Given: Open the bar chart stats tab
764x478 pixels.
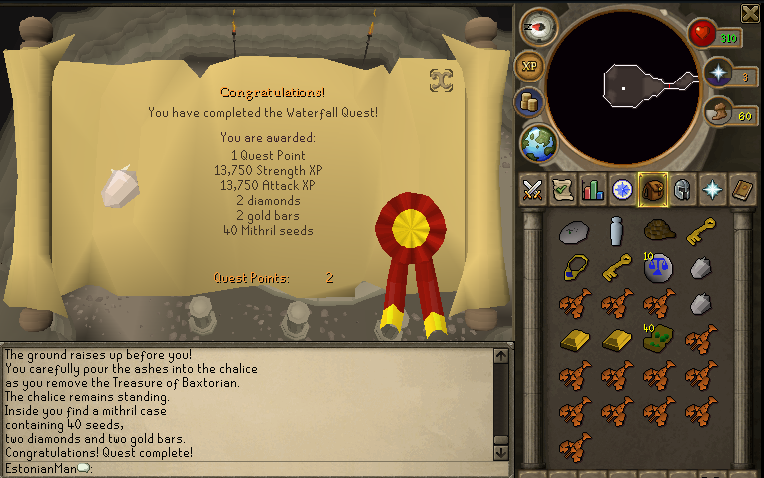Looking at the screenshot, I should [x=592, y=188].
